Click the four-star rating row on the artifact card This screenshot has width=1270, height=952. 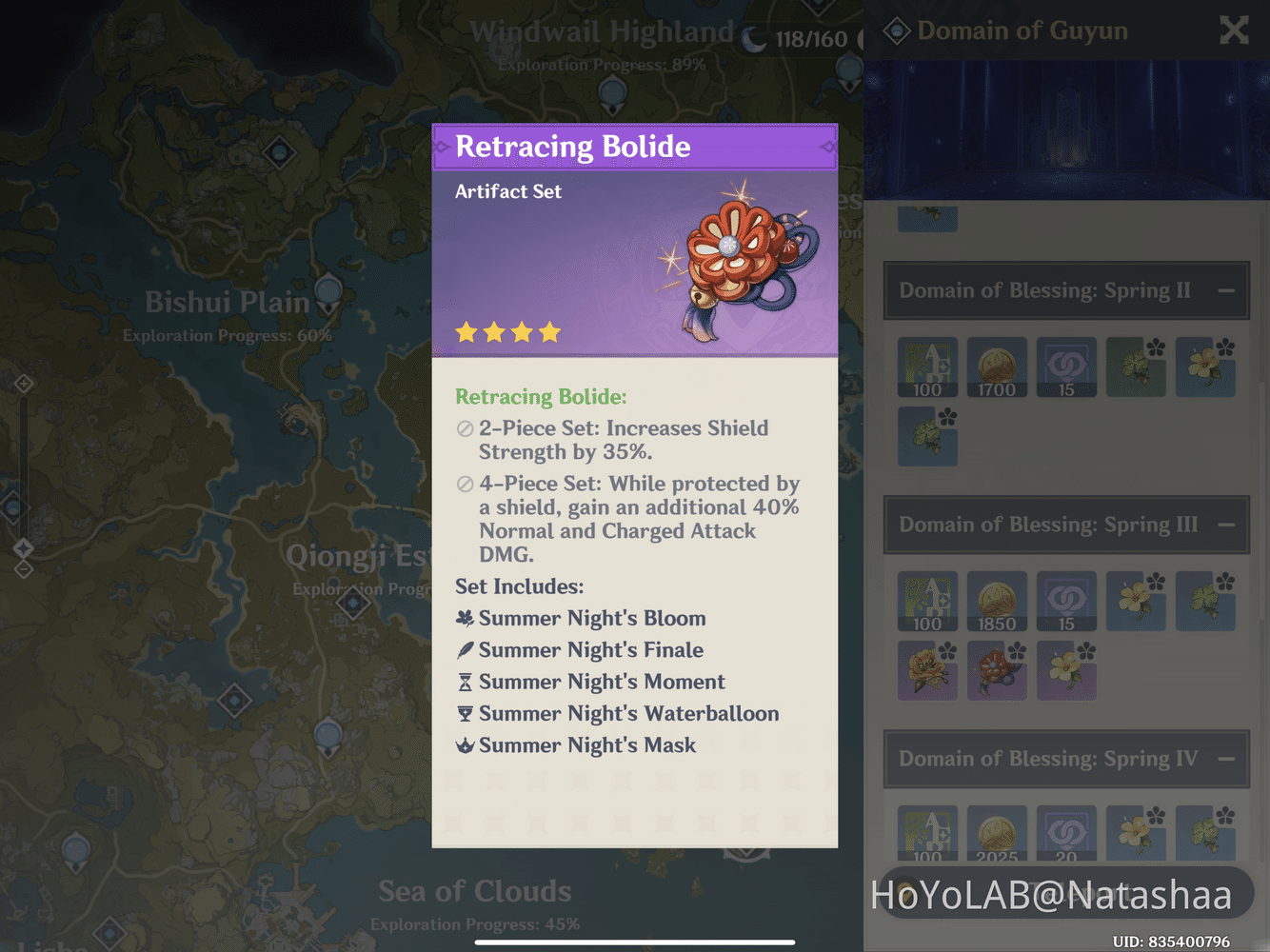click(507, 331)
